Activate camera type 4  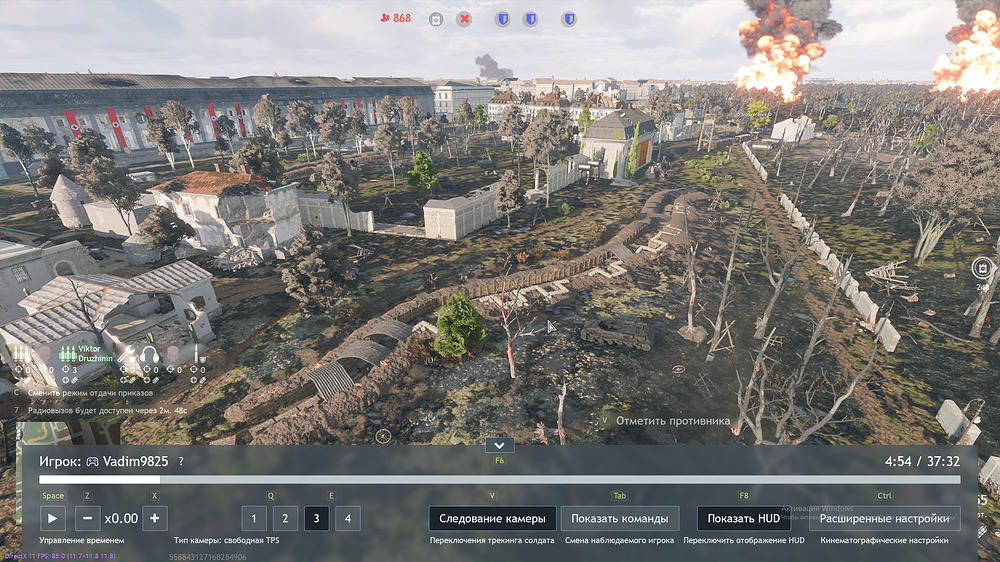[x=348, y=518]
